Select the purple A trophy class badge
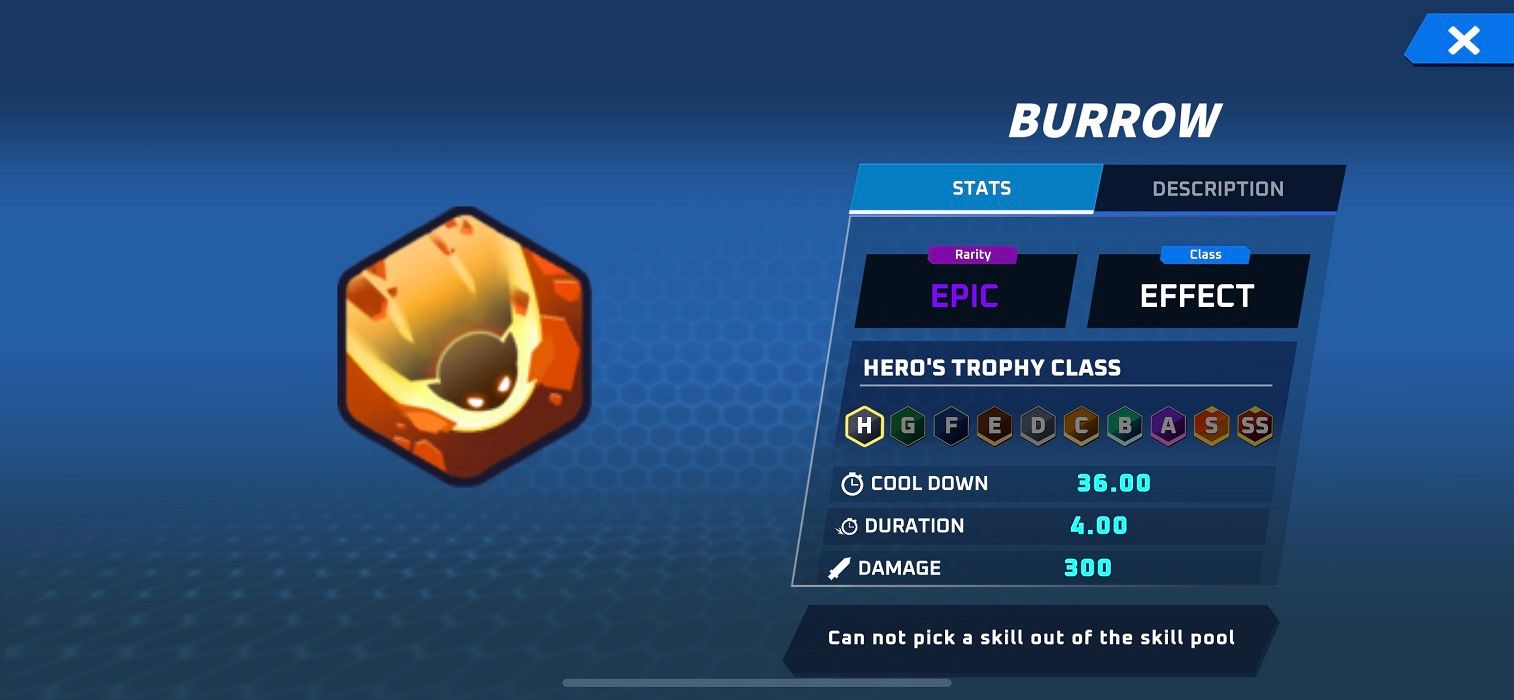Screen dimensions: 1514x700 [x=1168, y=427]
